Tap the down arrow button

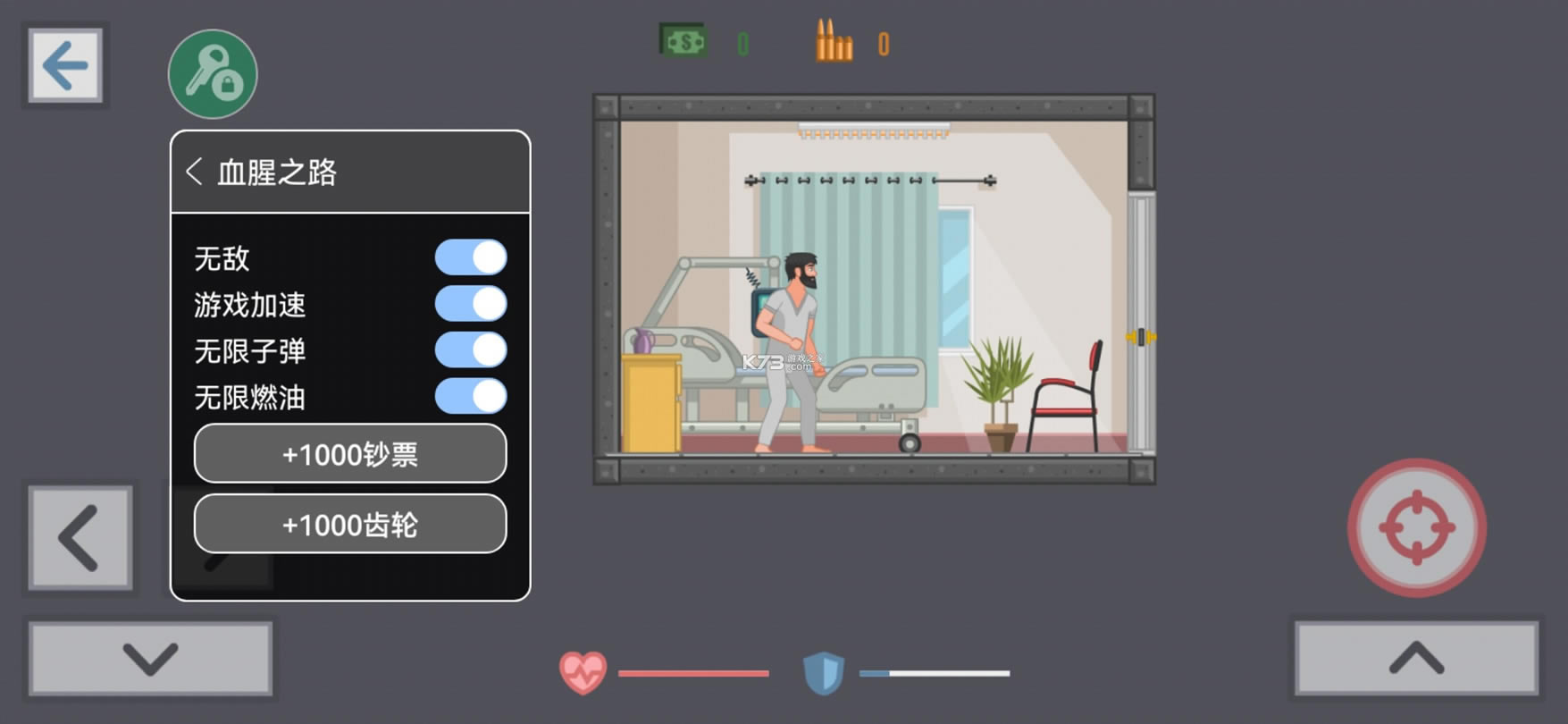[150, 659]
